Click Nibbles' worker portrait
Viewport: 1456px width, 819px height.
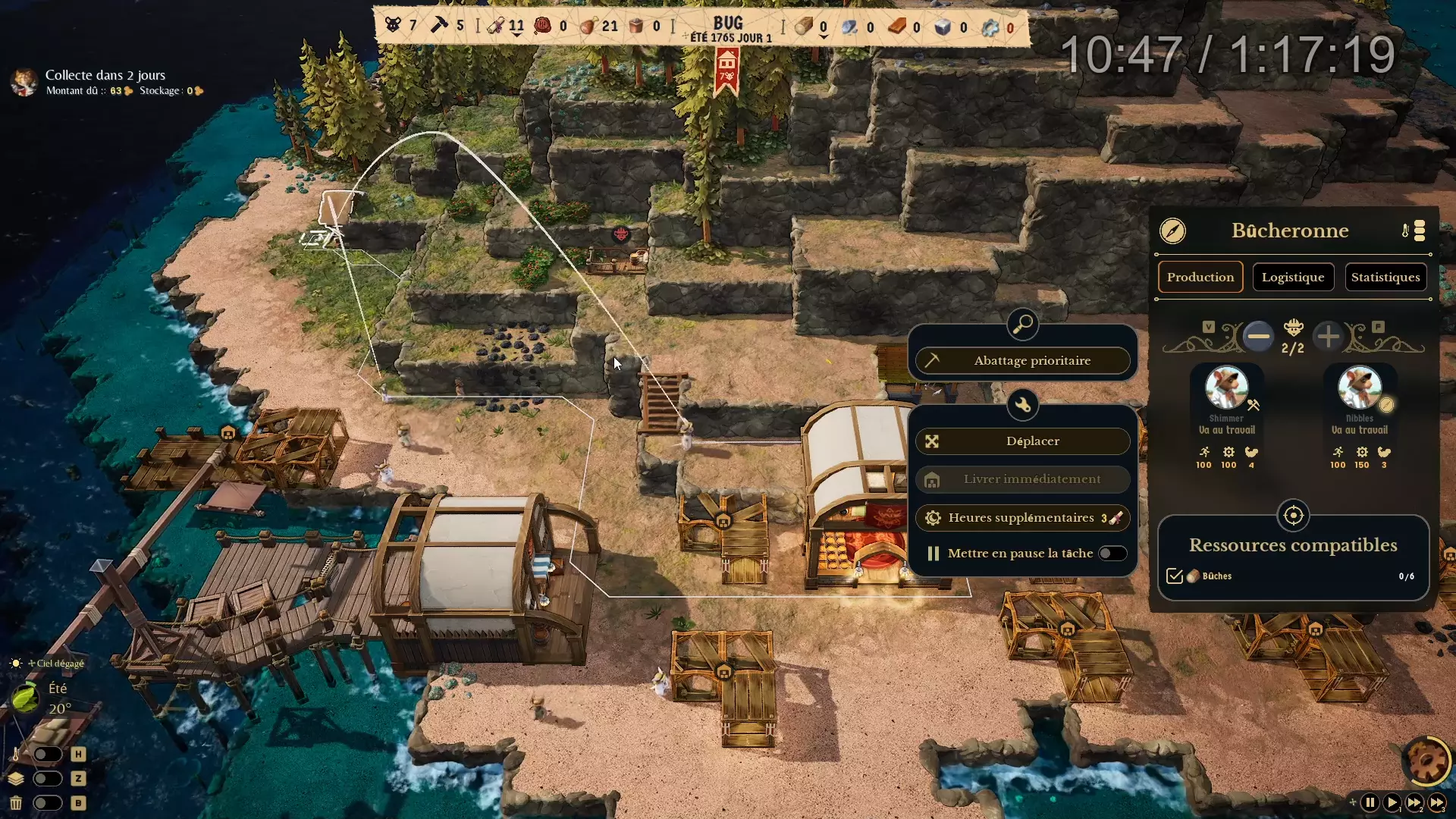(1360, 388)
